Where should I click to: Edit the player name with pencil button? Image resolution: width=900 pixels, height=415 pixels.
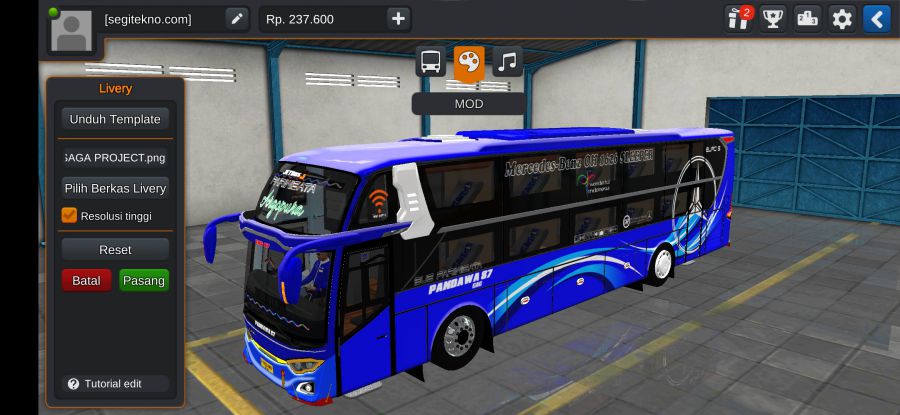236,19
